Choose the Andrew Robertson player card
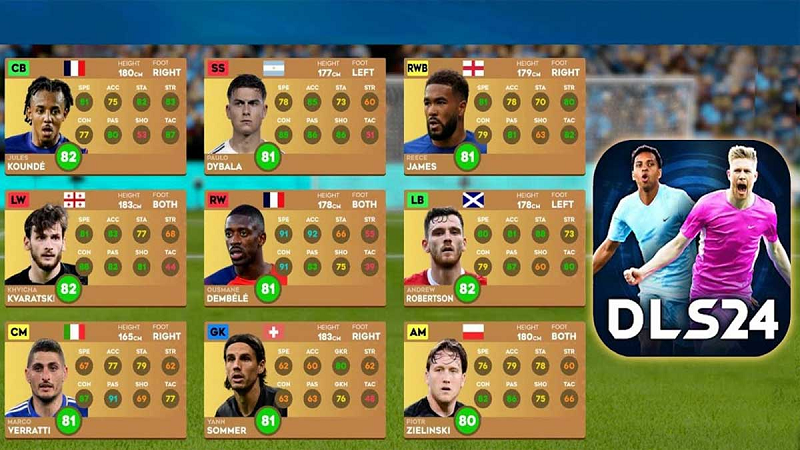Screen dimensions: 800x450 494,247
